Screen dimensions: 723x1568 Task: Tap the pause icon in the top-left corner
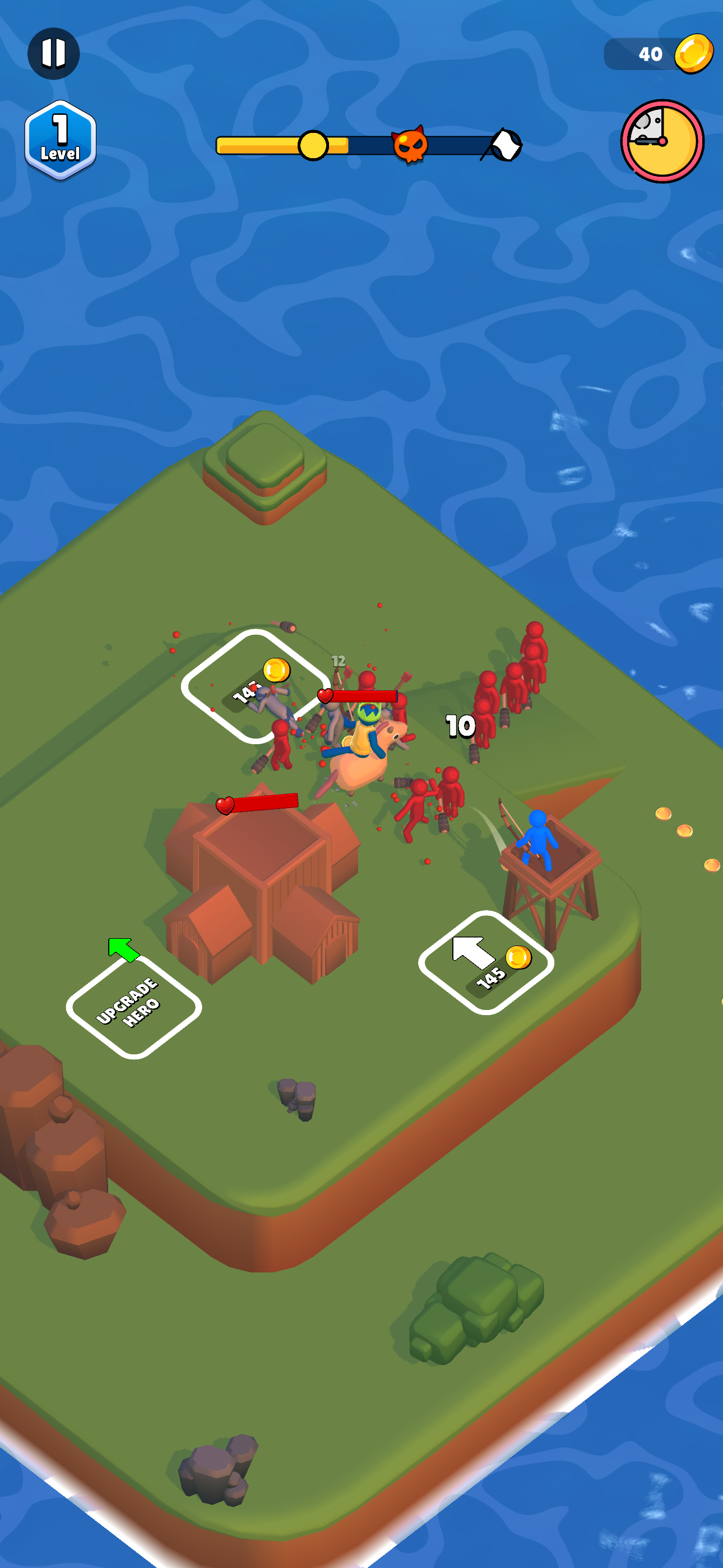coord(55,54)
